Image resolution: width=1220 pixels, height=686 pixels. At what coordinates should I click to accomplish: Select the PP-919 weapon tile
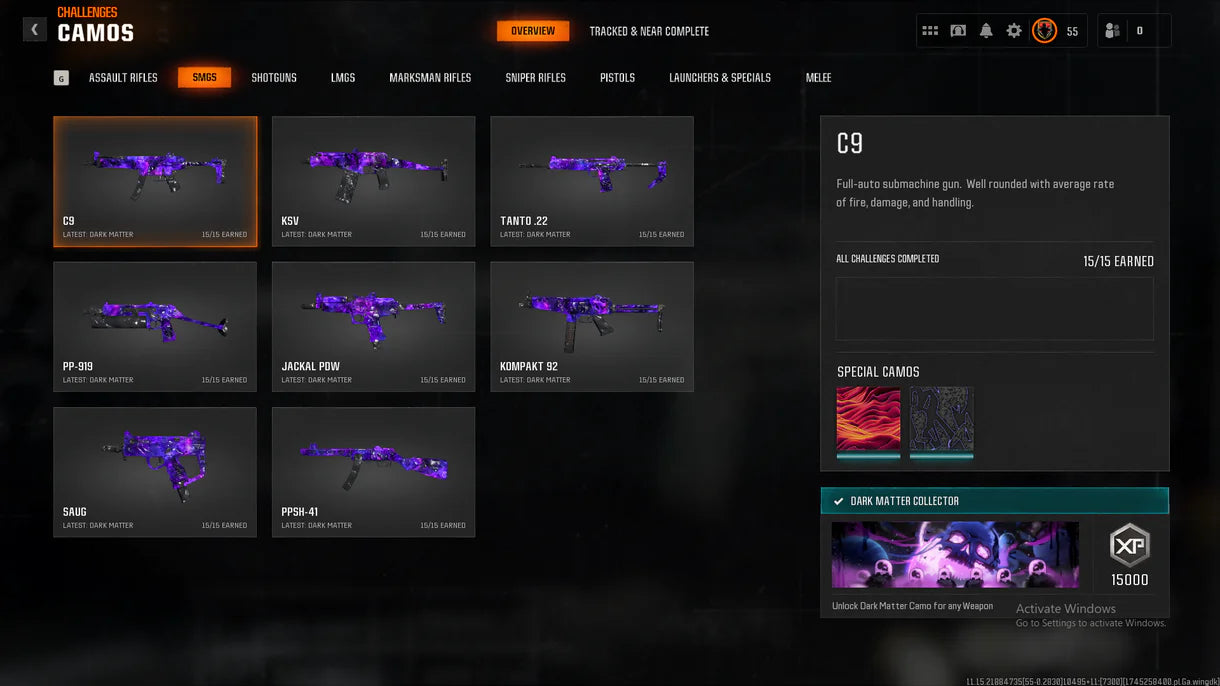pyautogui.click(x=155, y=326)
